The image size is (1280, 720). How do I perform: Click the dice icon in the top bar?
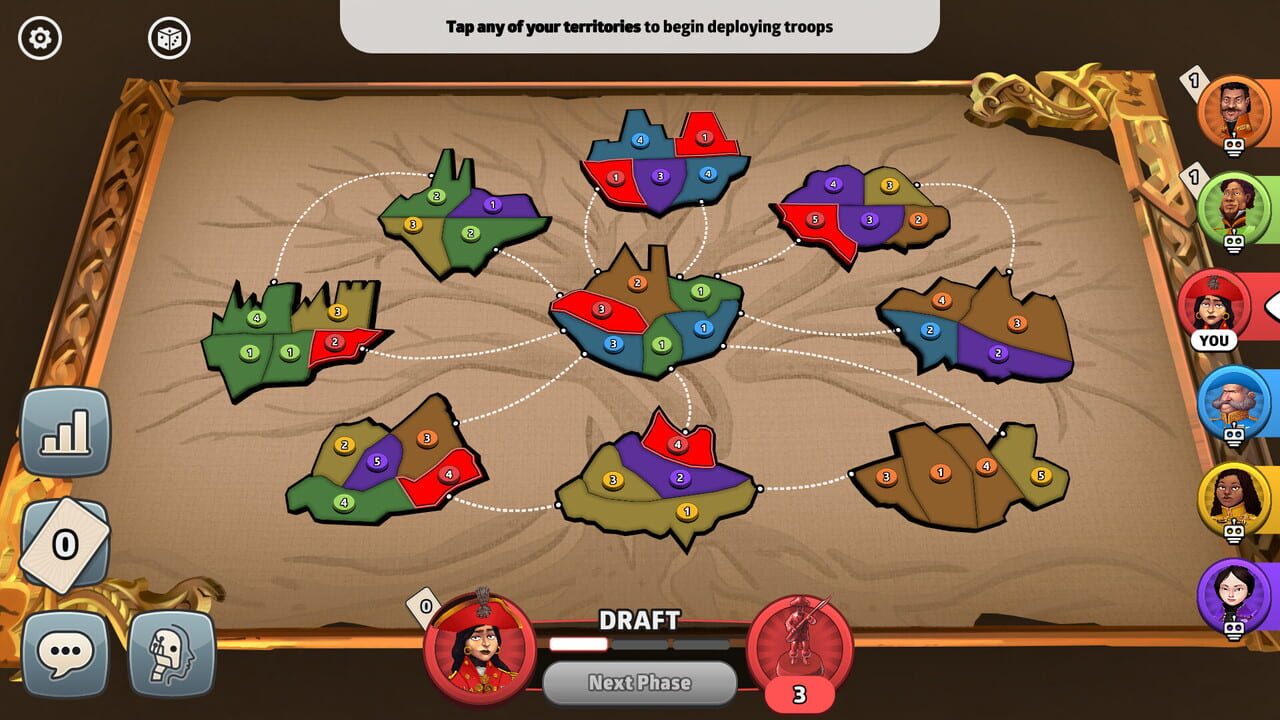(x=168, y=39)
